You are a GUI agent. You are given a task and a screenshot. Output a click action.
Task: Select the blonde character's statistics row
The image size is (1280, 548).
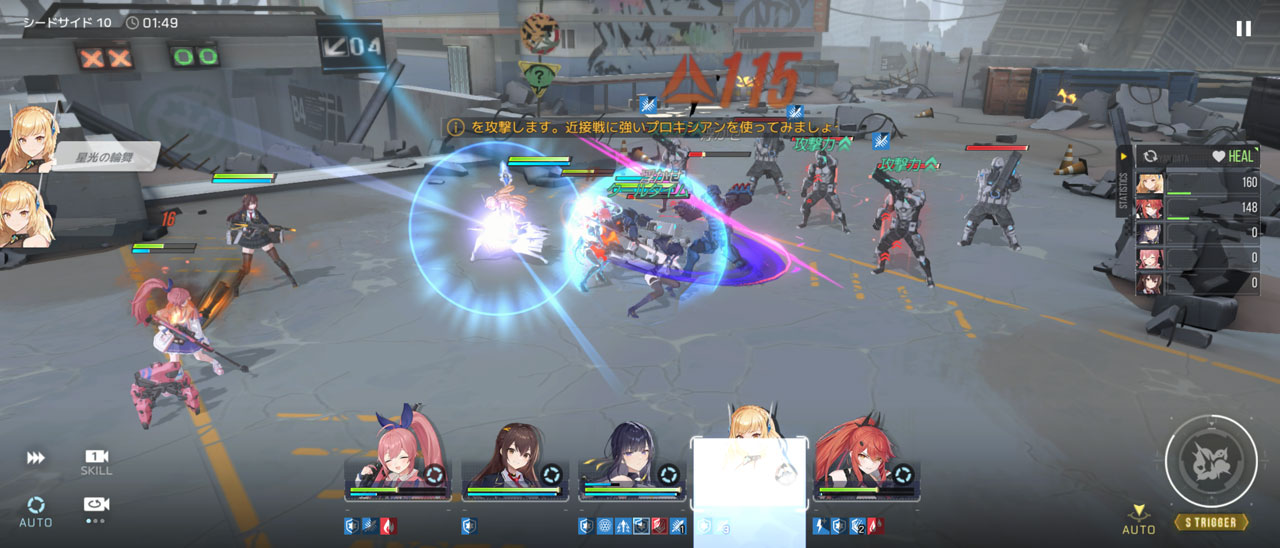pos(1197,184)
